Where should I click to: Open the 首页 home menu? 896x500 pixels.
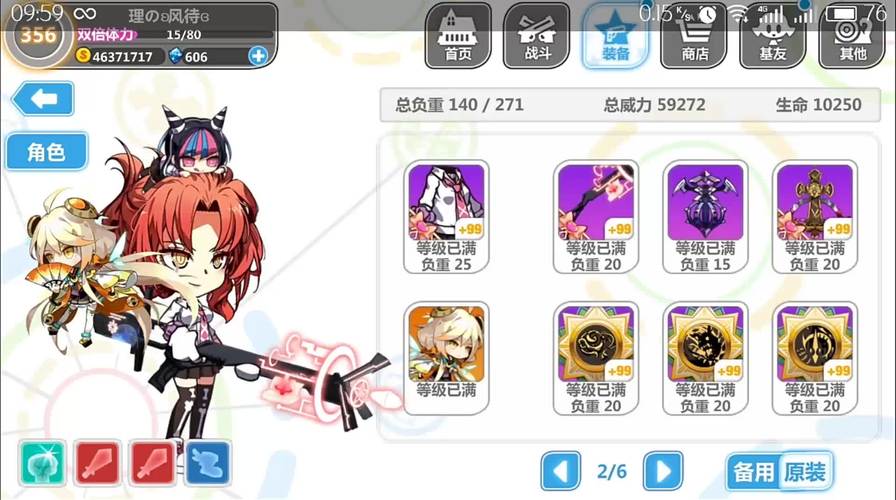(457, 37)
